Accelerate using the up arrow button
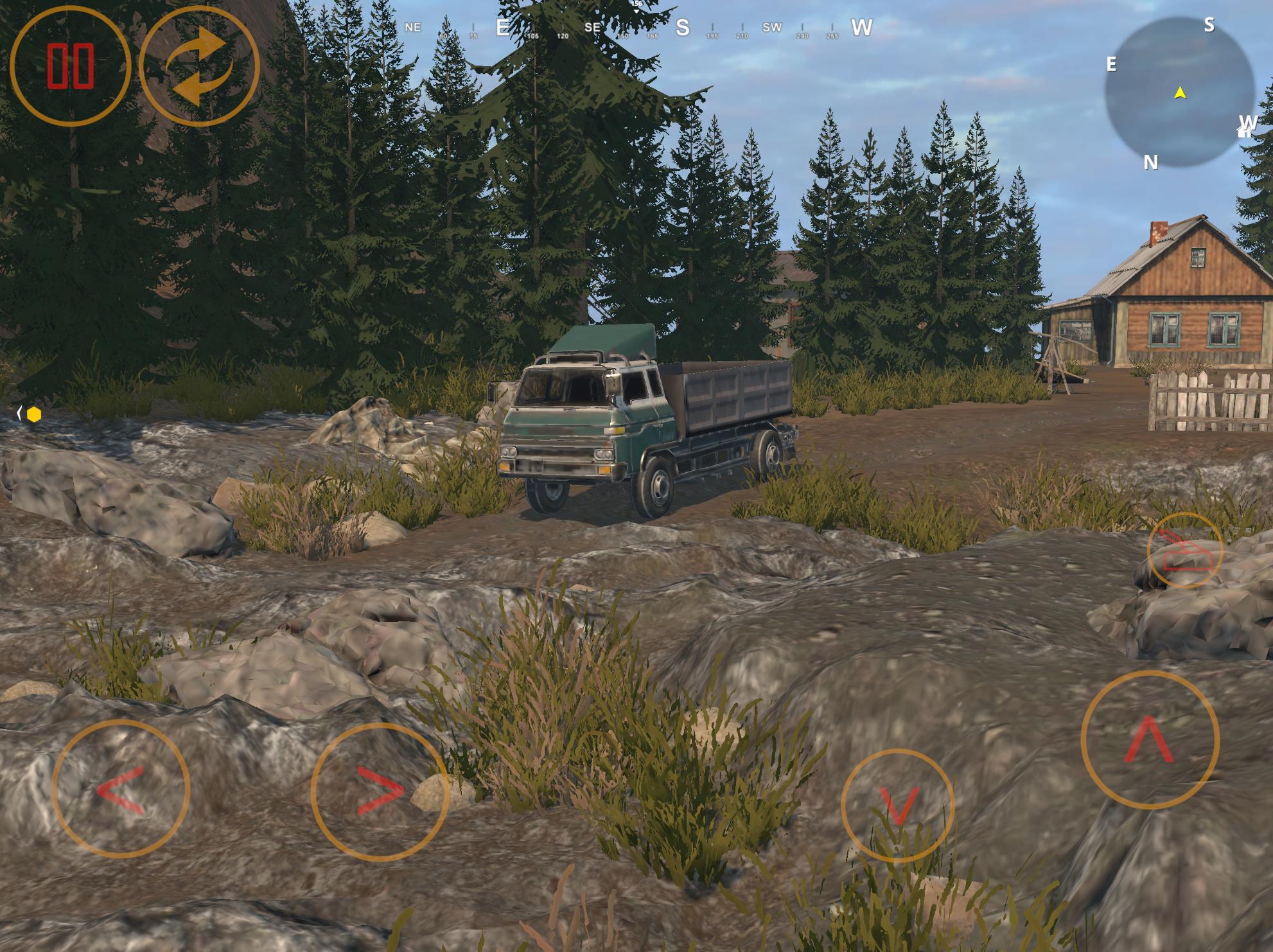 pos(1150,739)
